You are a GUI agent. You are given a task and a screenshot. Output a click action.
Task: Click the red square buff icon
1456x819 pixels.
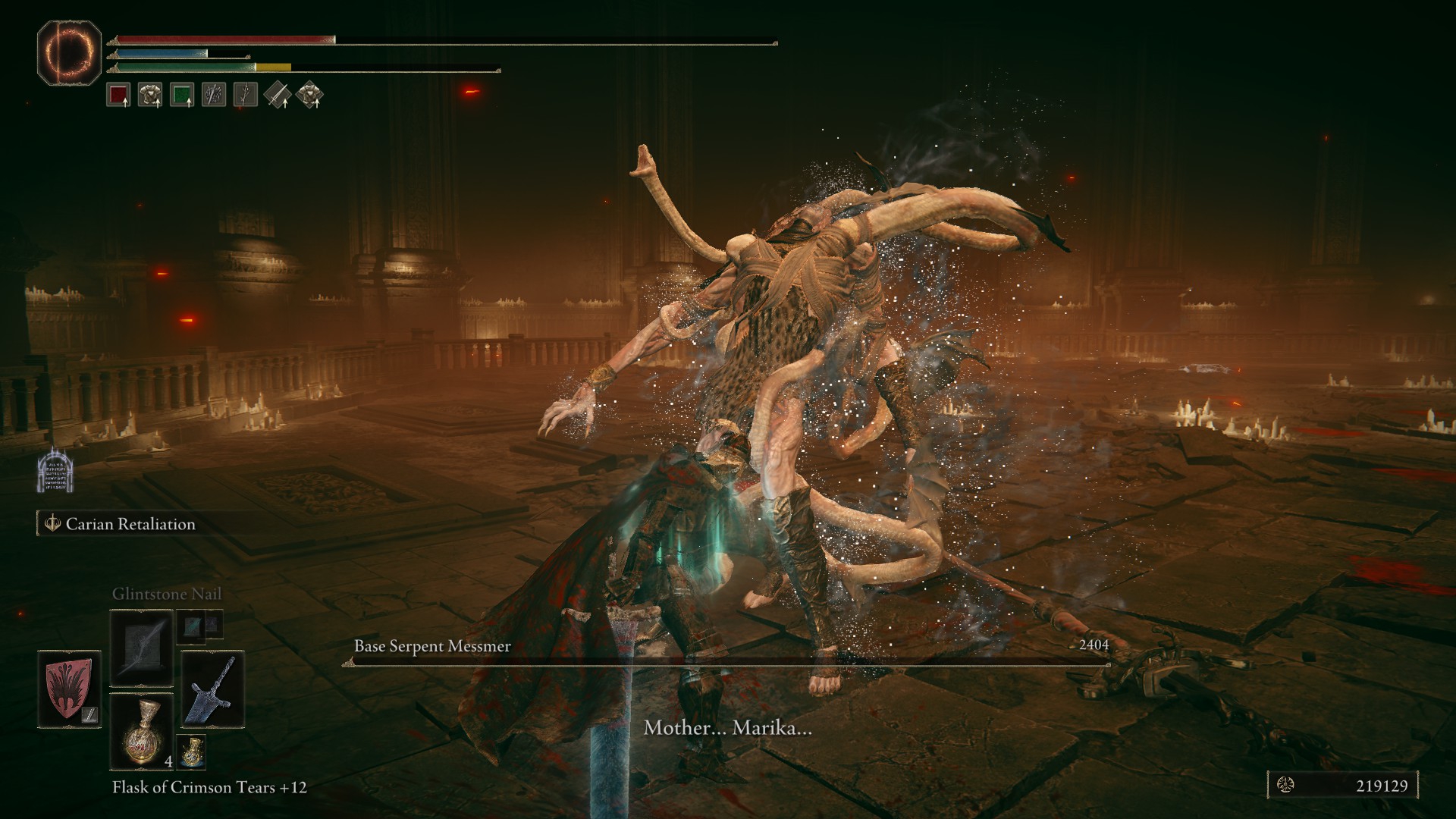click(x=118, y=95)
